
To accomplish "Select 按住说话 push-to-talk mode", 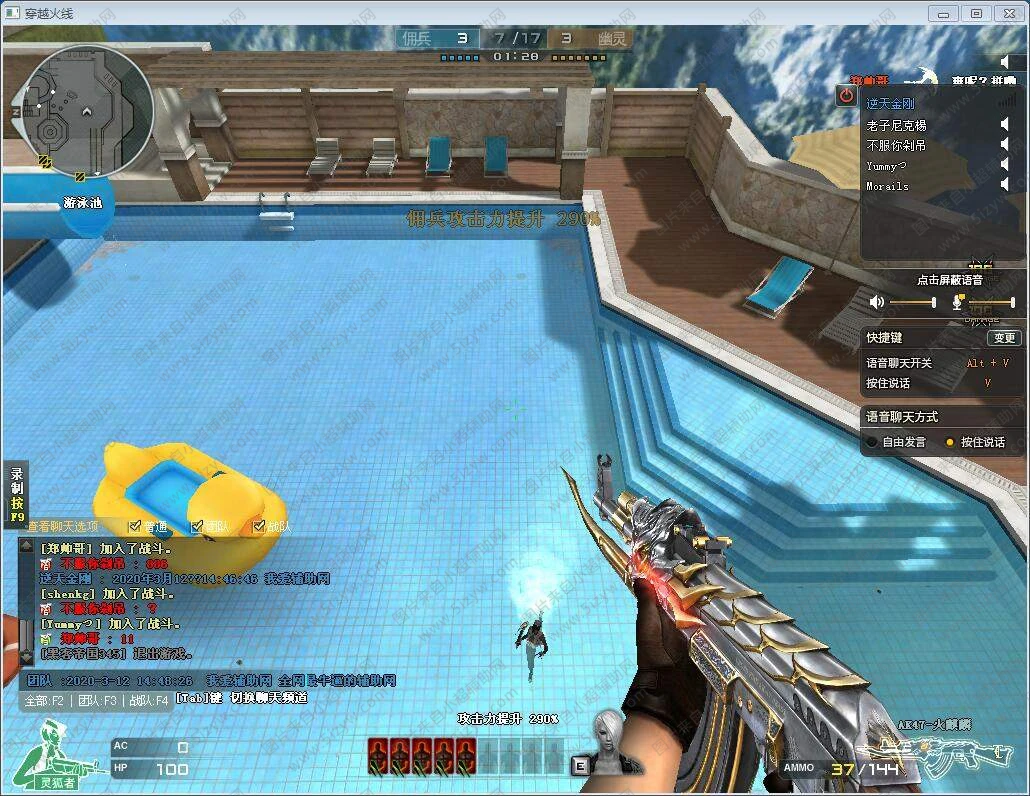I will (x=950, y=442).
